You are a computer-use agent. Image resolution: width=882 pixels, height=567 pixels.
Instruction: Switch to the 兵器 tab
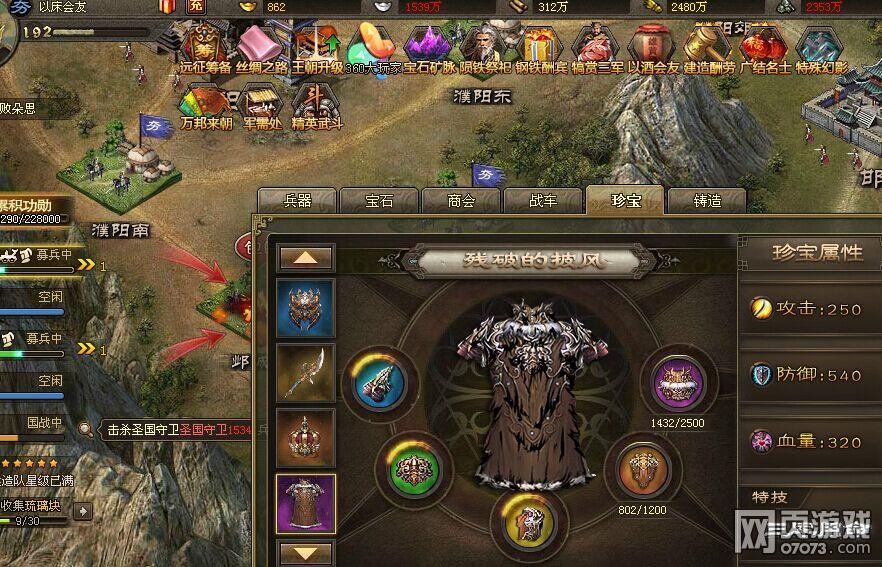coord(296,200)
